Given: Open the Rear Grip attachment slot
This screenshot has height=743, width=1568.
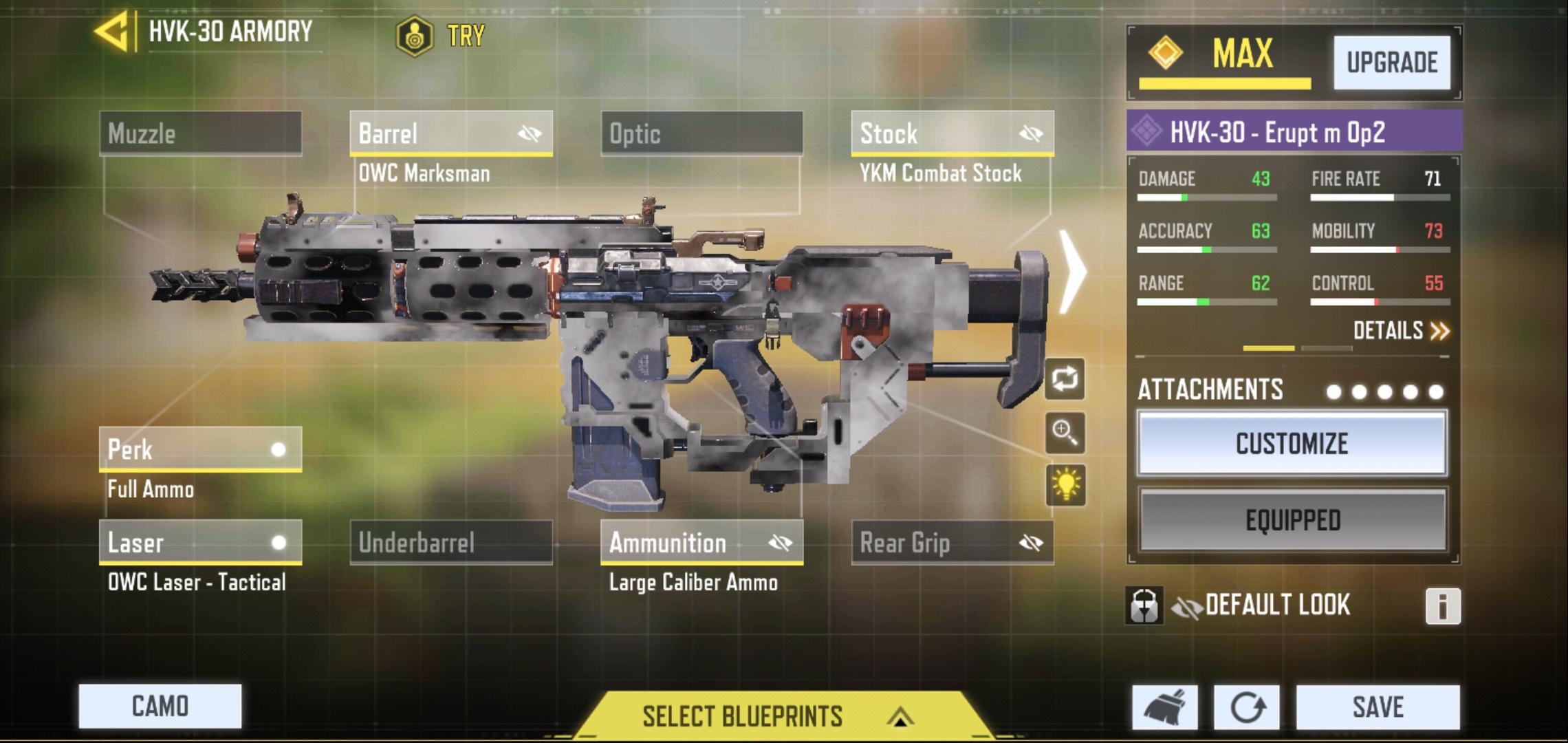Looking at the screenshot, I should click(952, 543).
